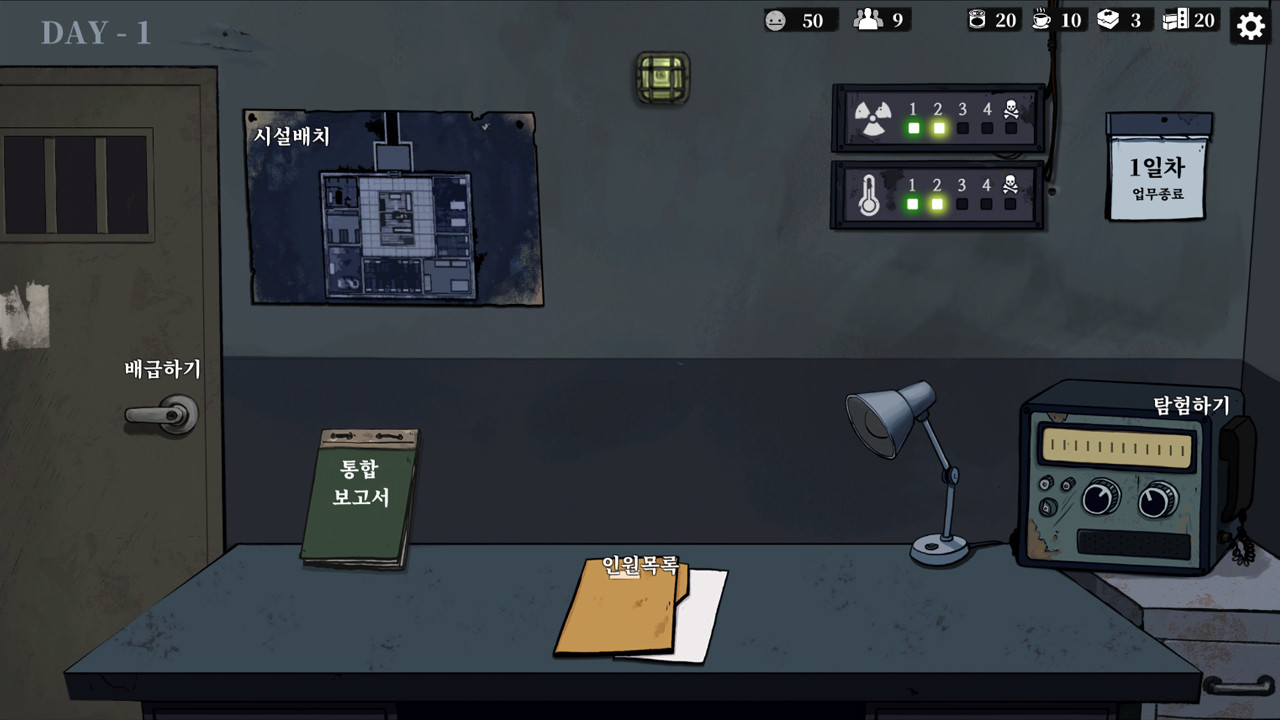
Task: Toggle temperature level indicator 1
Action: (911, 204)
